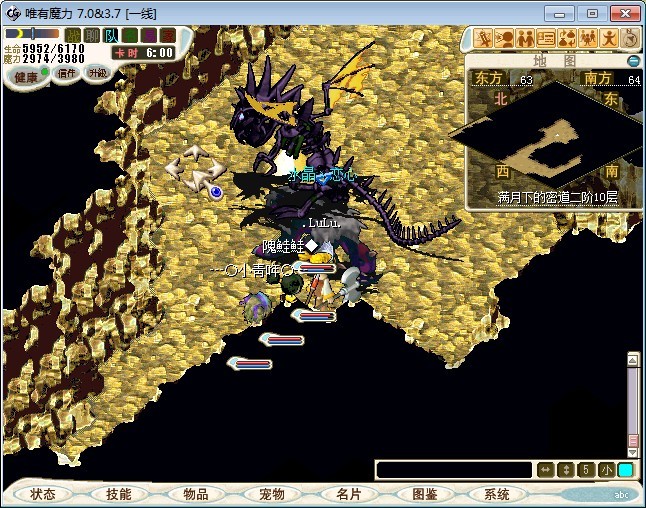The height and width of the screenshot is (508, 646).
Task: Open the 技能 skills menu
Action: [119, 494]
